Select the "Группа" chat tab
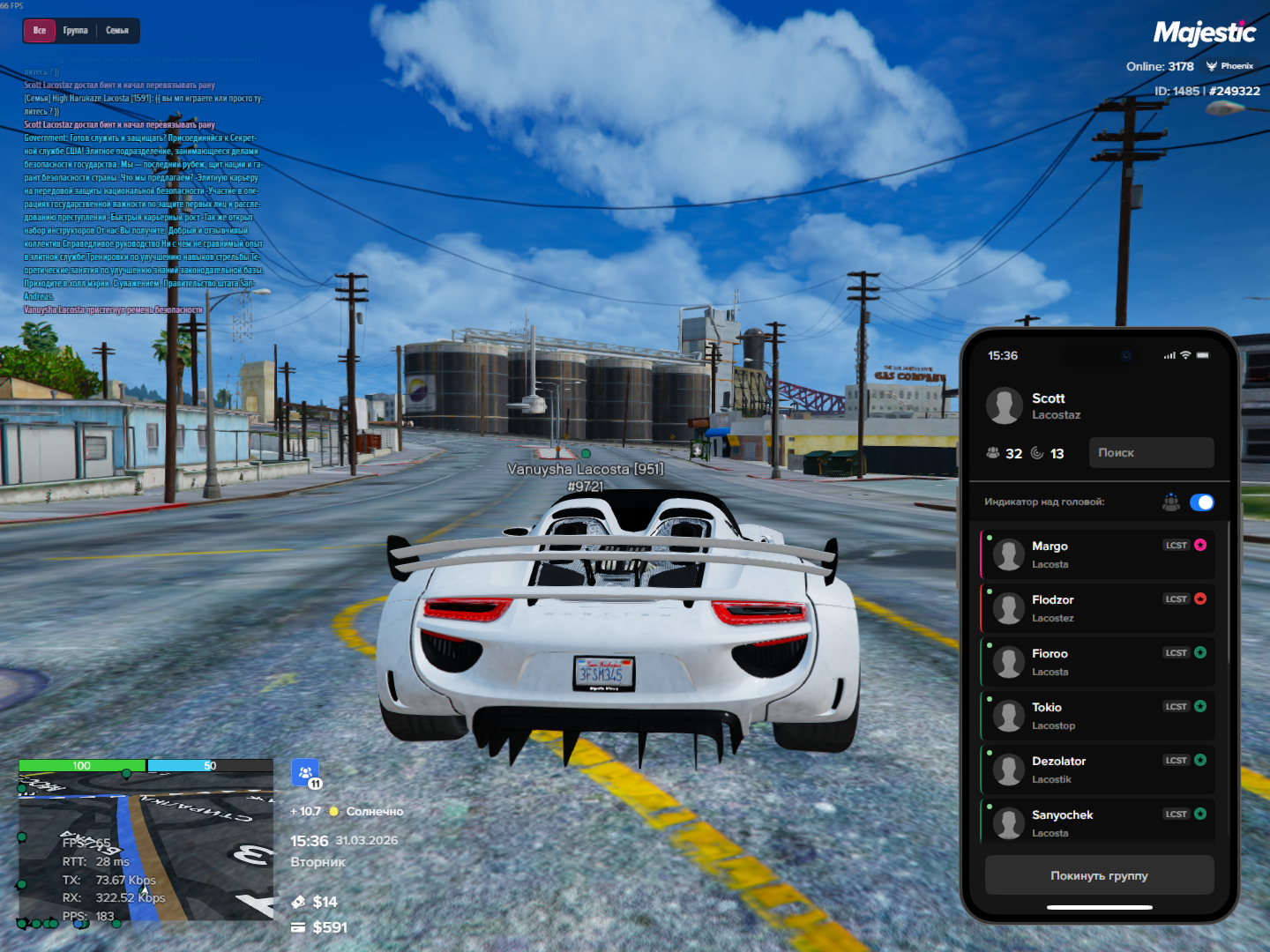The width and height of the screenshot is (1270, 952). click(76, 31)
